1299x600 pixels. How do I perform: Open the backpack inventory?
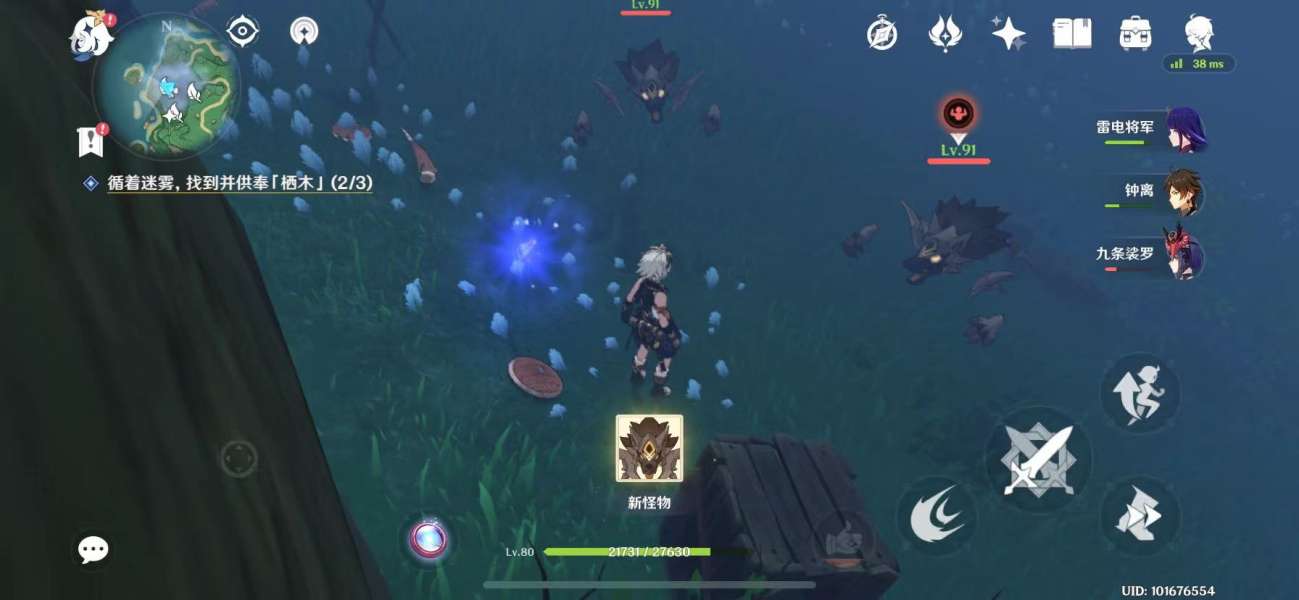pos(1135,34)
